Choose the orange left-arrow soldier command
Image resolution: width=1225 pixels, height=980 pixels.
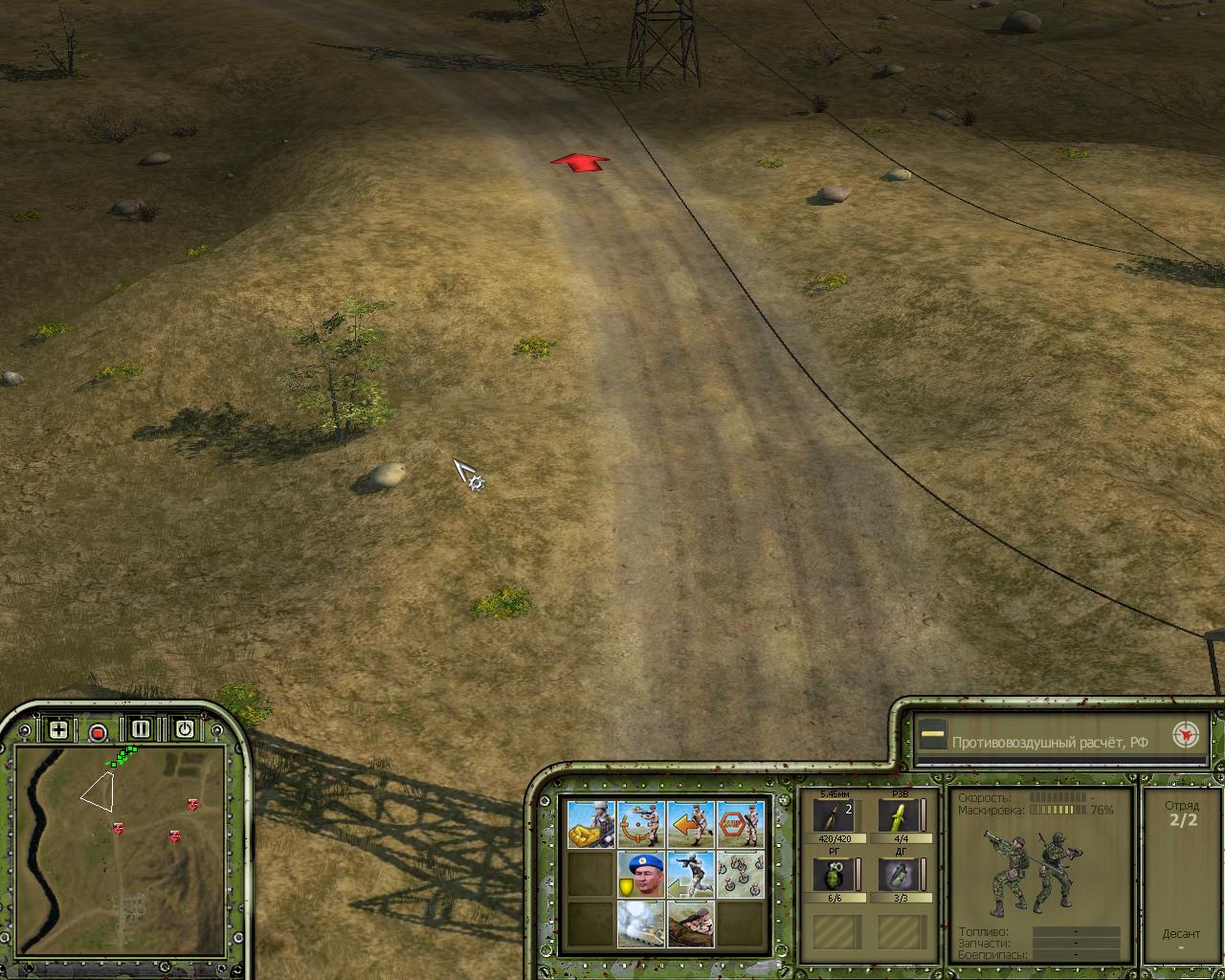pos(691,825)
